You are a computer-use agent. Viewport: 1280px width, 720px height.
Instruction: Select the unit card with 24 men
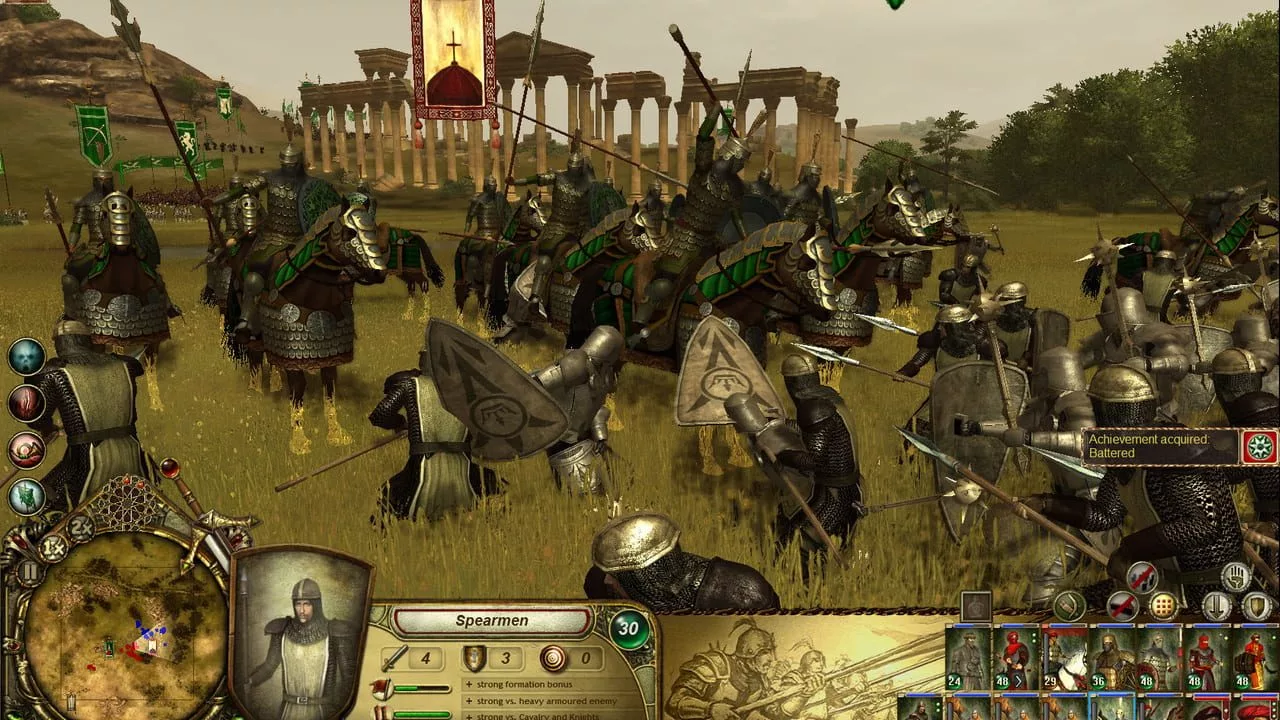(967, 658)
